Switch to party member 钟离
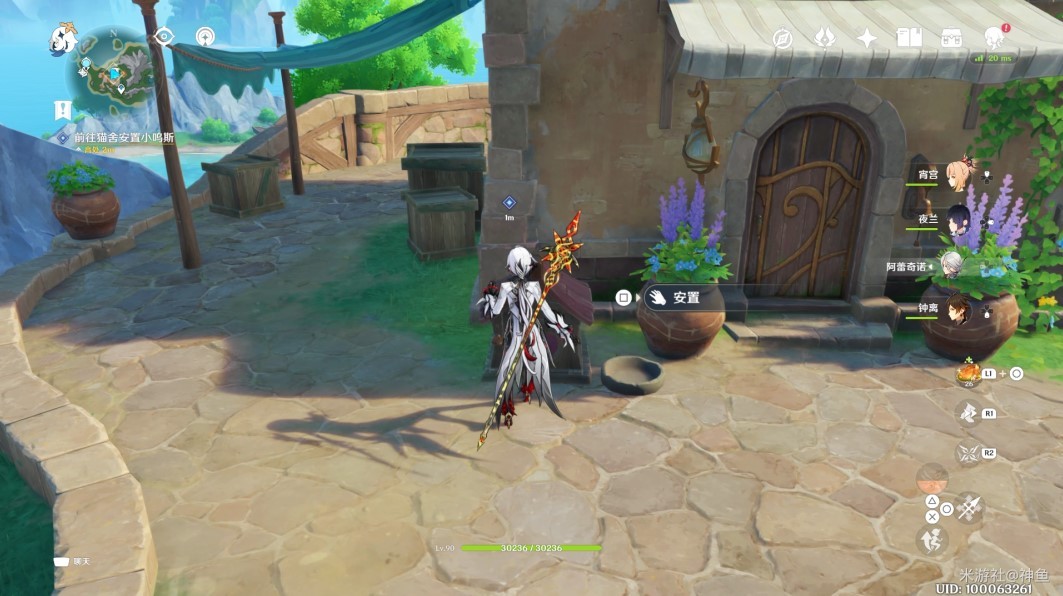 960,309
